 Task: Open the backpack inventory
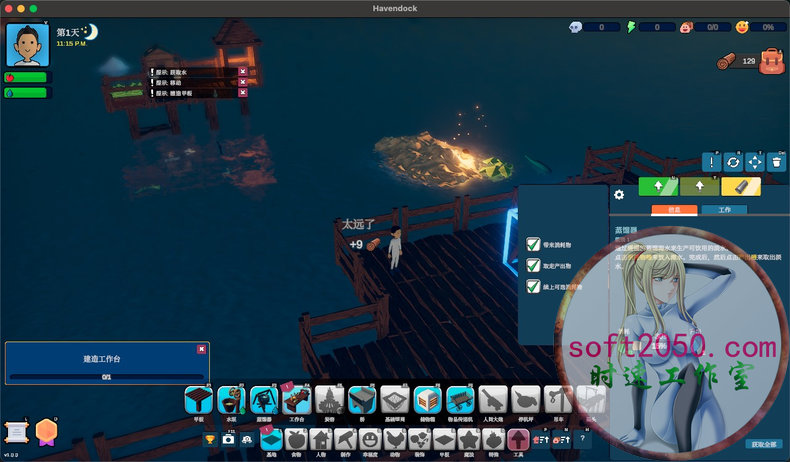(771, 62)
